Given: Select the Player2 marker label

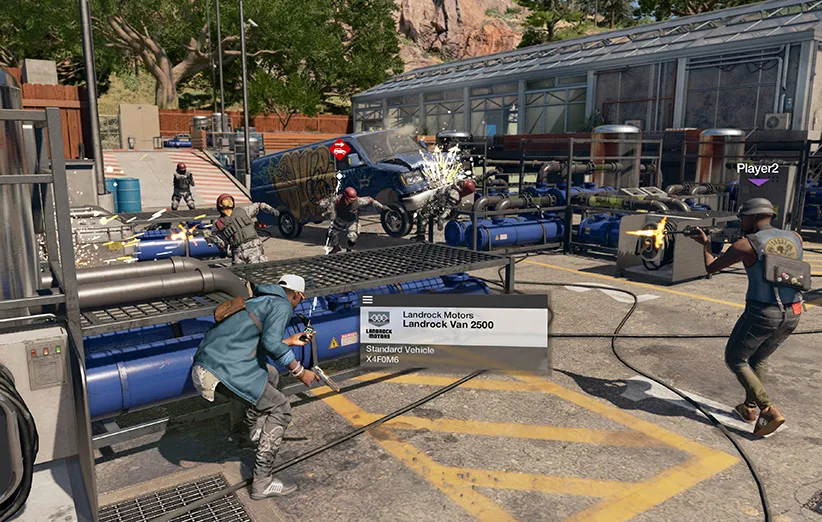Looking at the screenshot, I should coord(757,168).
